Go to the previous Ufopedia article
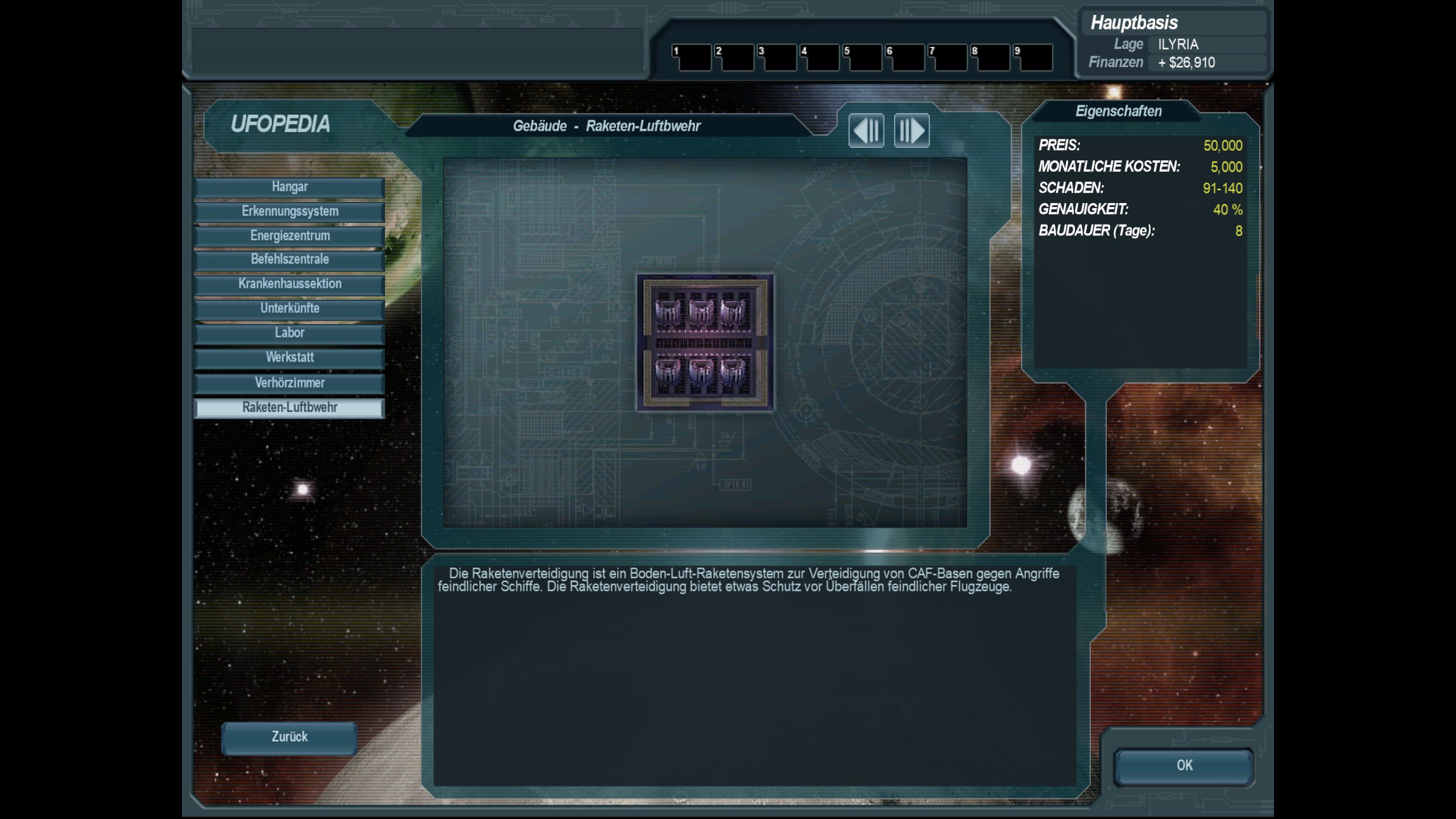Screen dimensions: 1456x819 pos(866,131)
